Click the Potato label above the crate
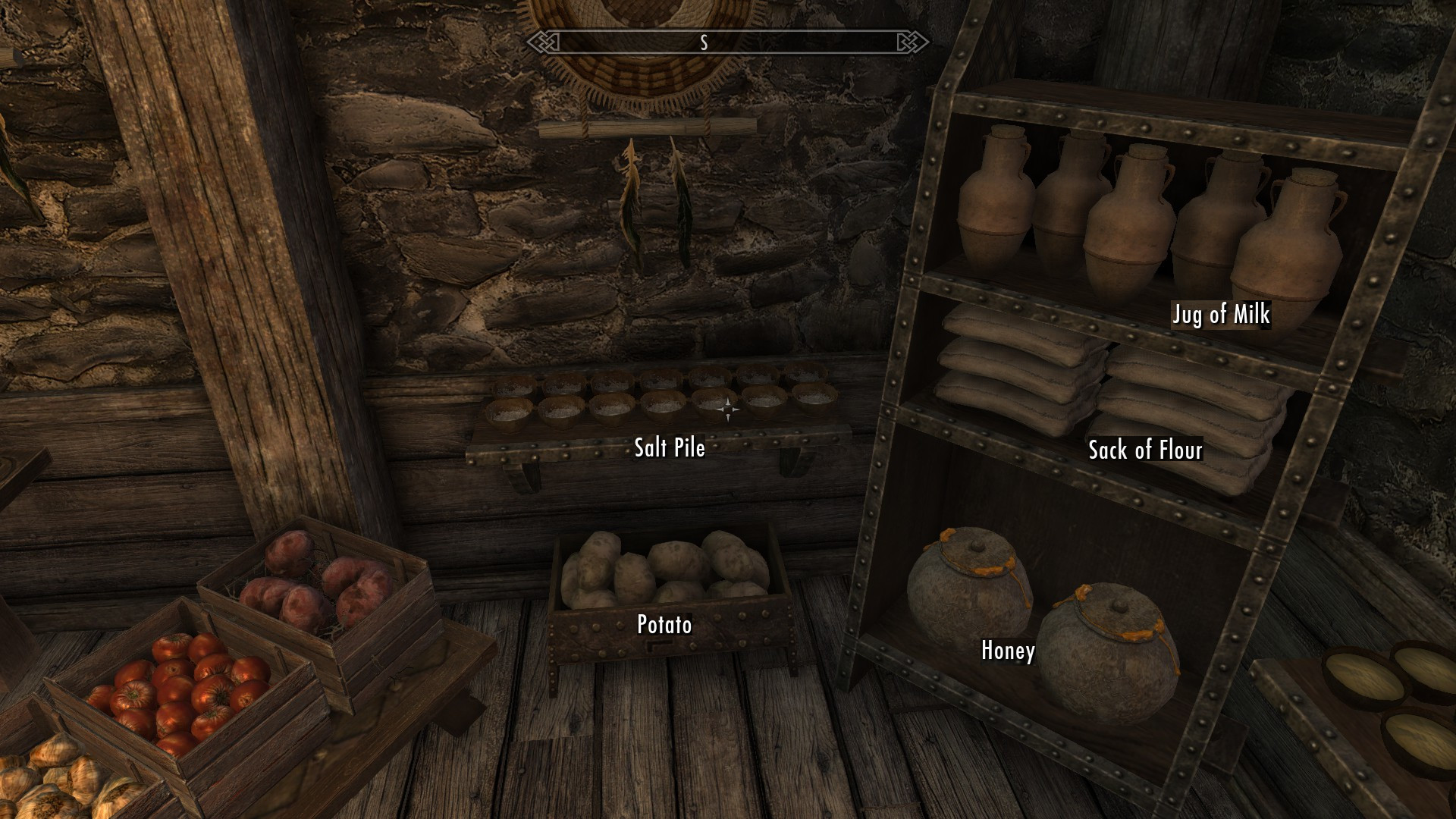The height and width of the screenshot is (819, 1456). [x=664, y=626]
